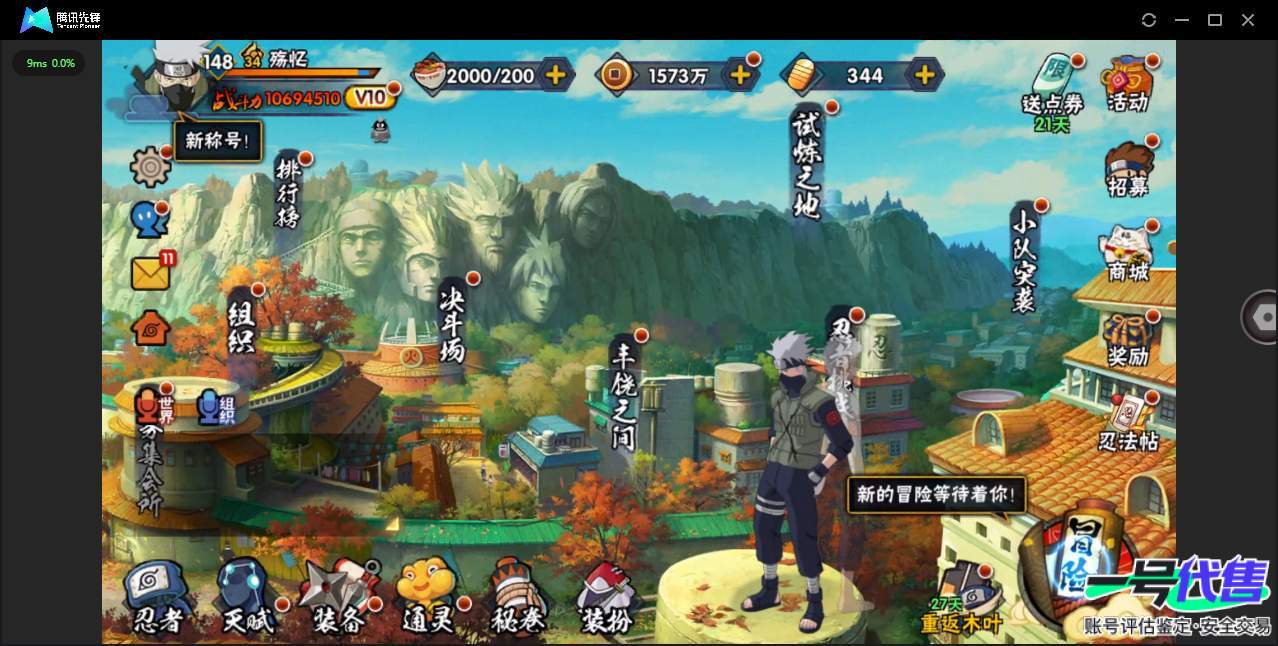Enter the 决斗场 duel arena
Viewport: 1278px width, 646px height.
coord(453,323)
